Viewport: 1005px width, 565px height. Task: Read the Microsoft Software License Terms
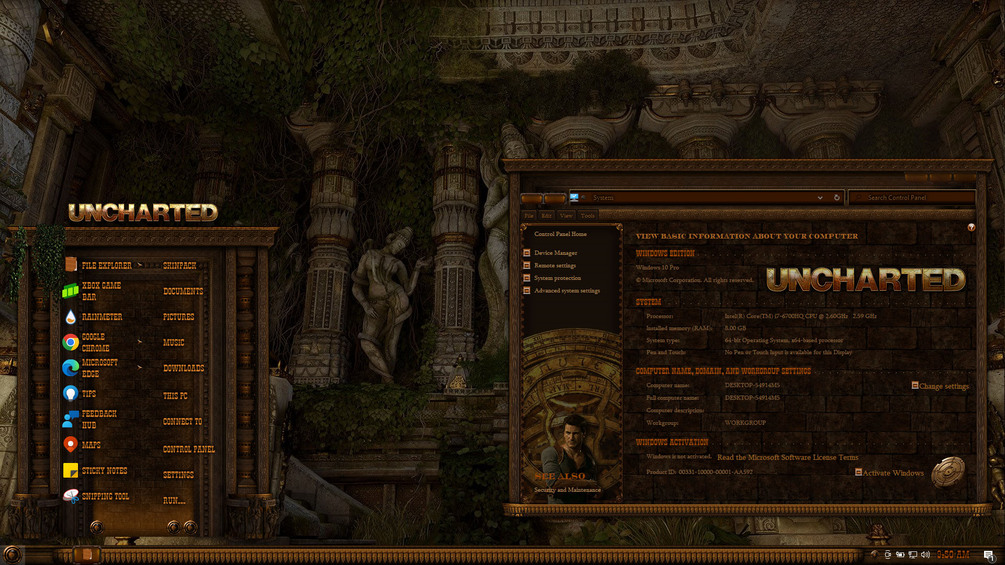tap(787, 457)
